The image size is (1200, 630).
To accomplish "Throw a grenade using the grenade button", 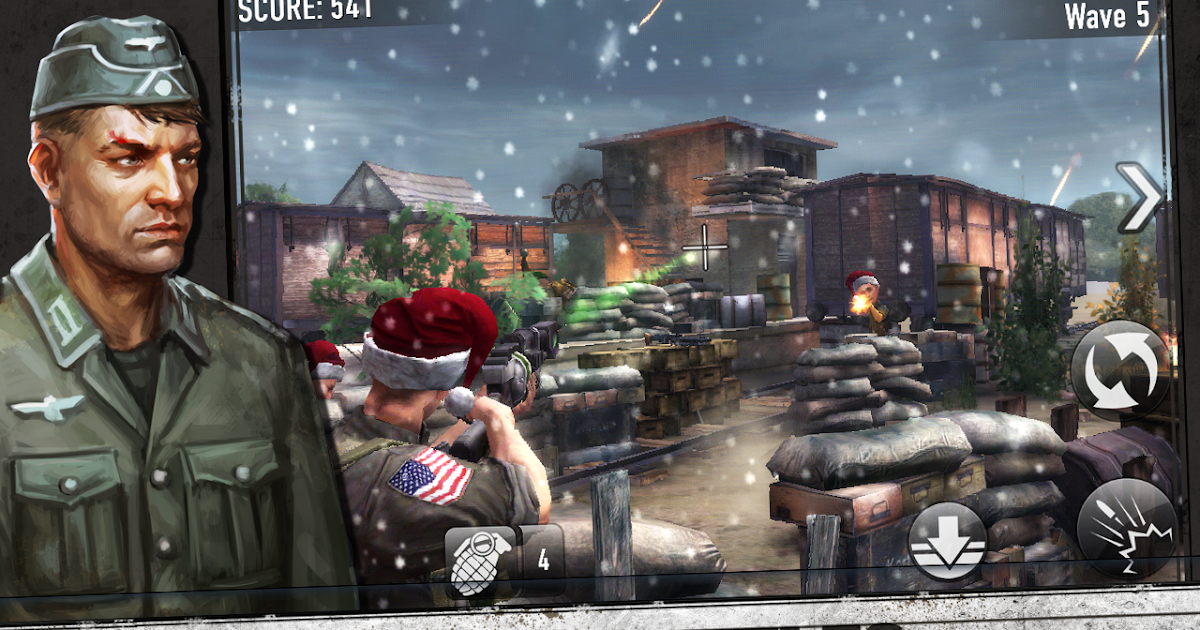I will click(x=481, y=561).
